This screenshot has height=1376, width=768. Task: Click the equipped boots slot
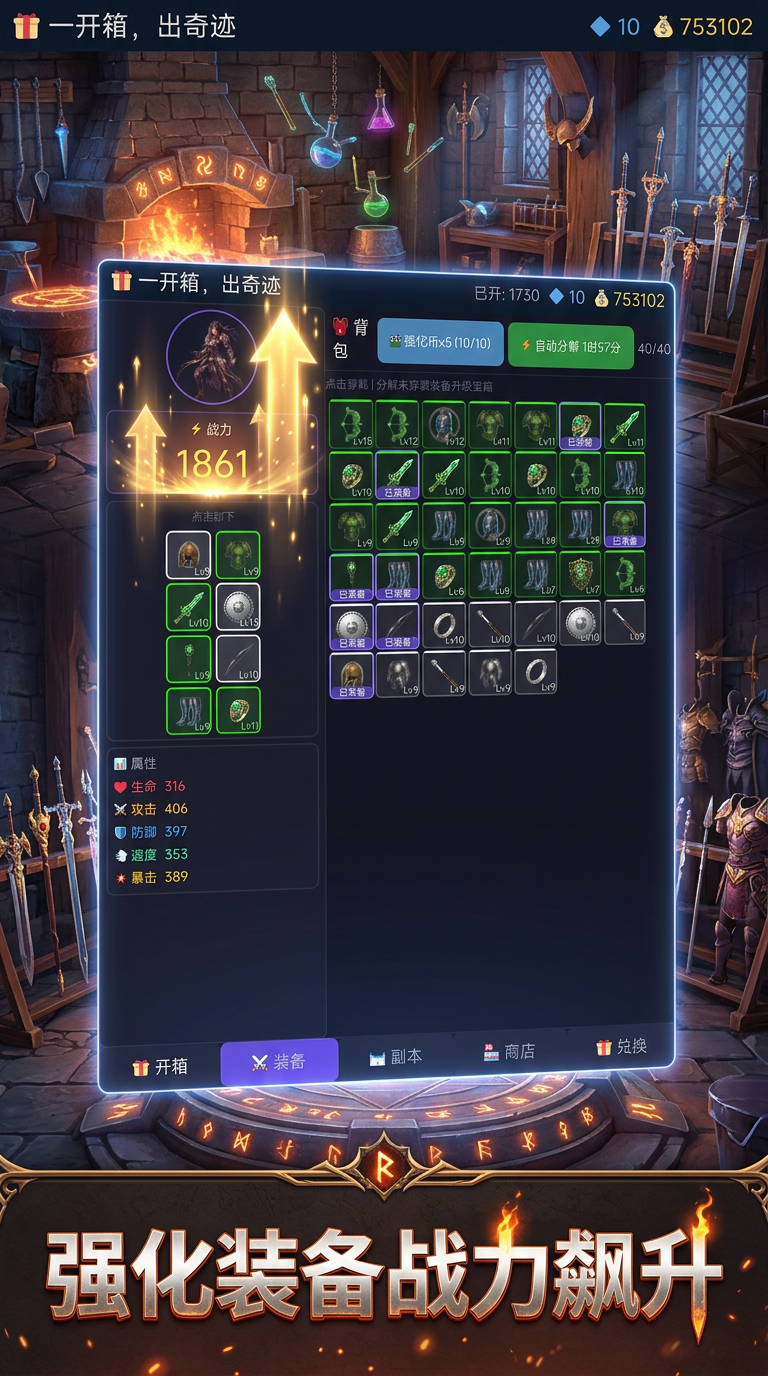(x=188, y=710)
